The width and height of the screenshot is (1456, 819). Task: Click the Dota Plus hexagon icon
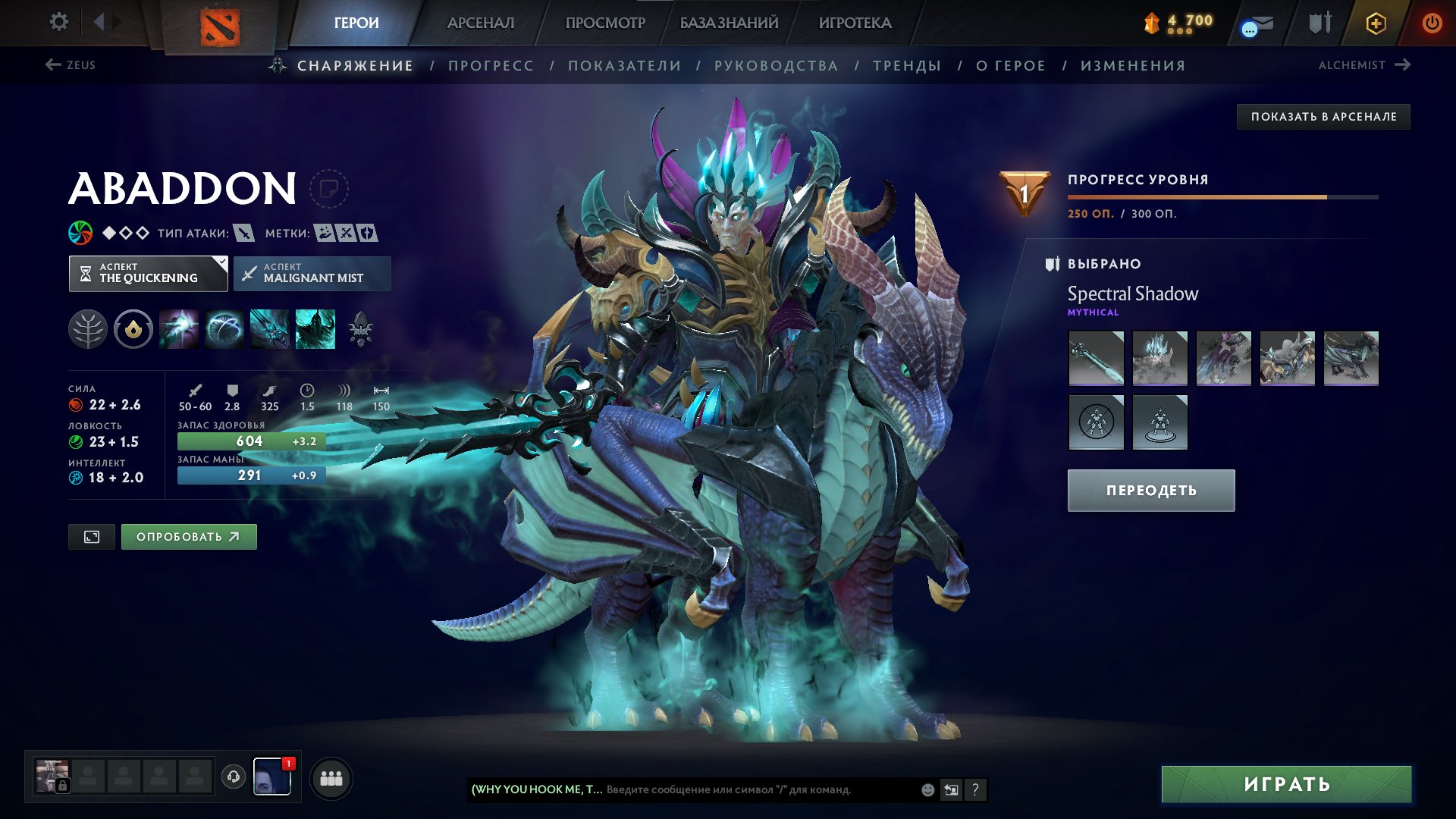click(x=1375, y=22)
